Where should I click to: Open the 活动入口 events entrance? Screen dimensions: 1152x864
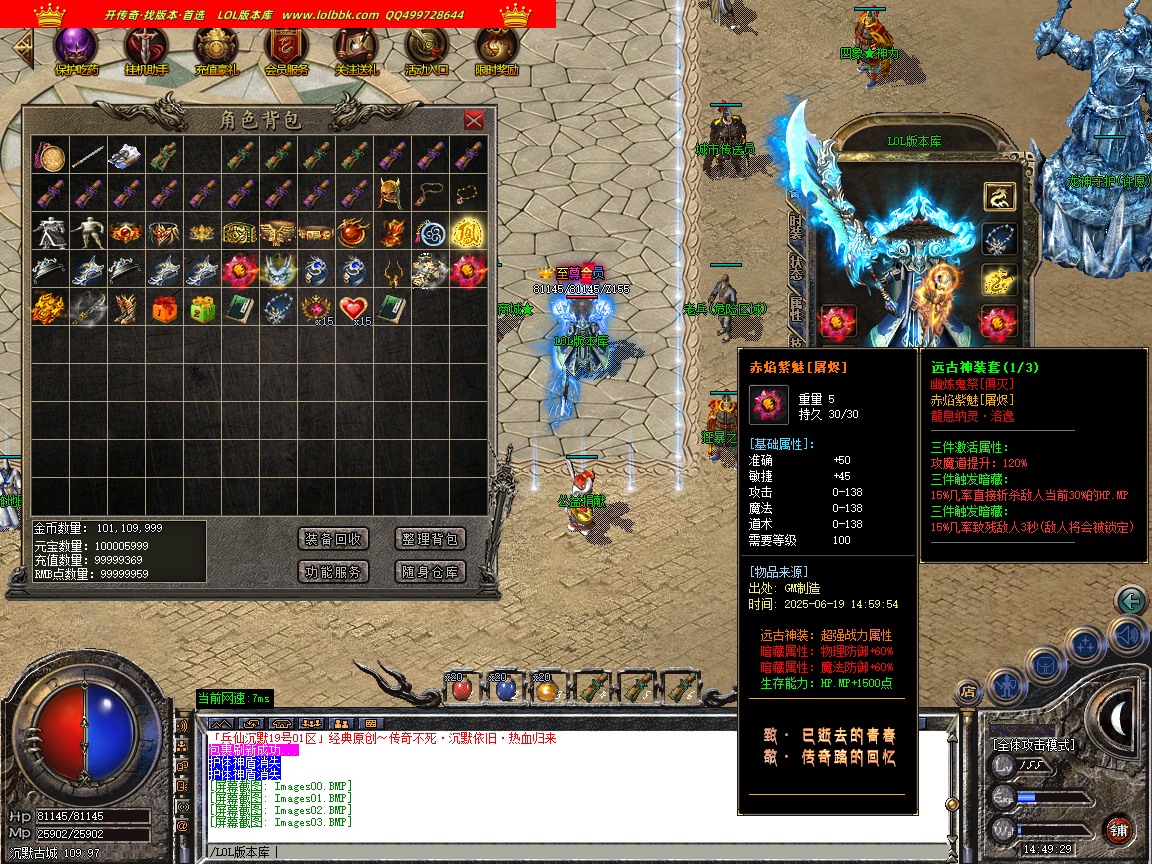click(426, 50)
